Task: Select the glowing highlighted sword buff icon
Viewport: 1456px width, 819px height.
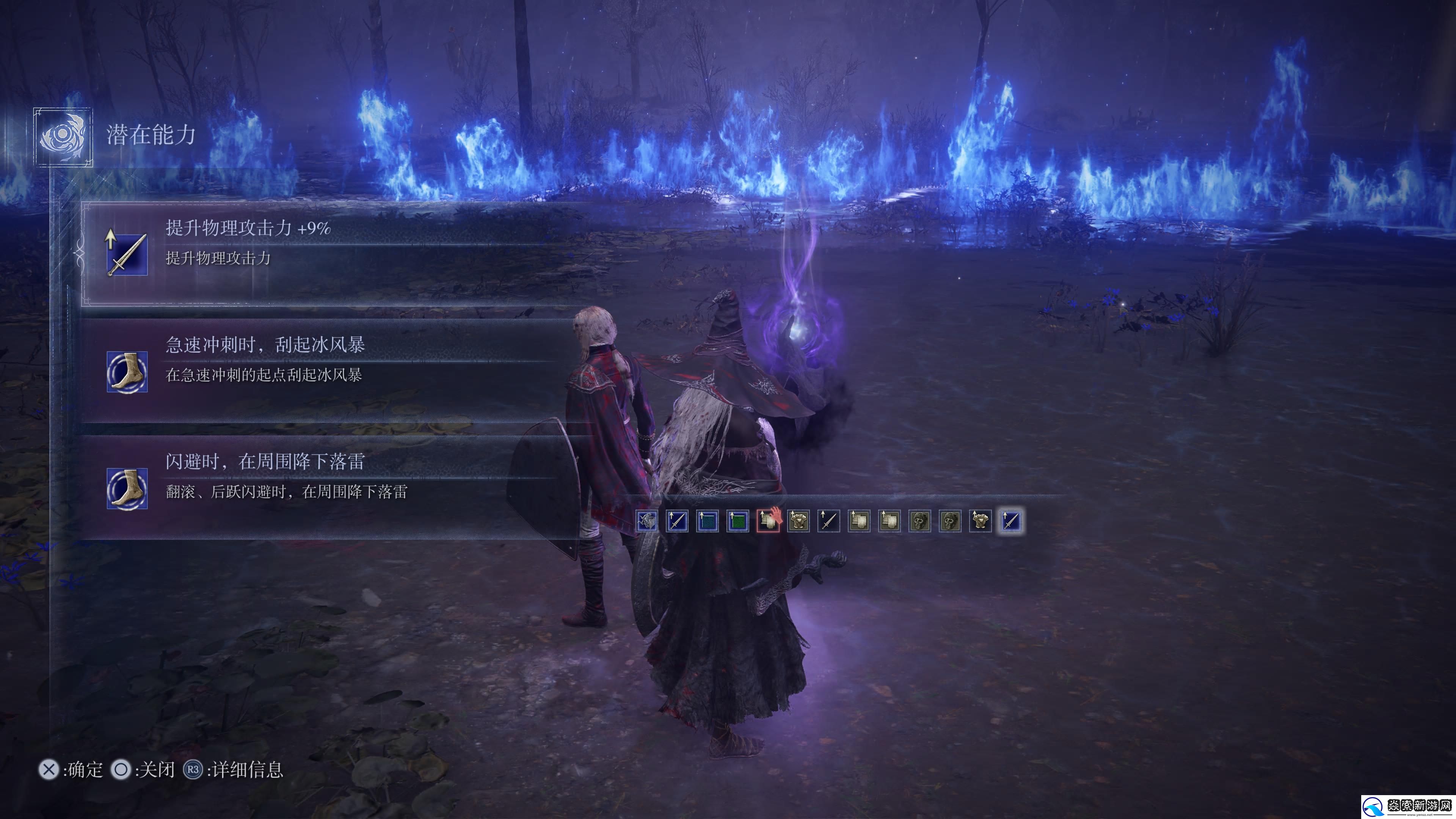Action: (1010, 521)
